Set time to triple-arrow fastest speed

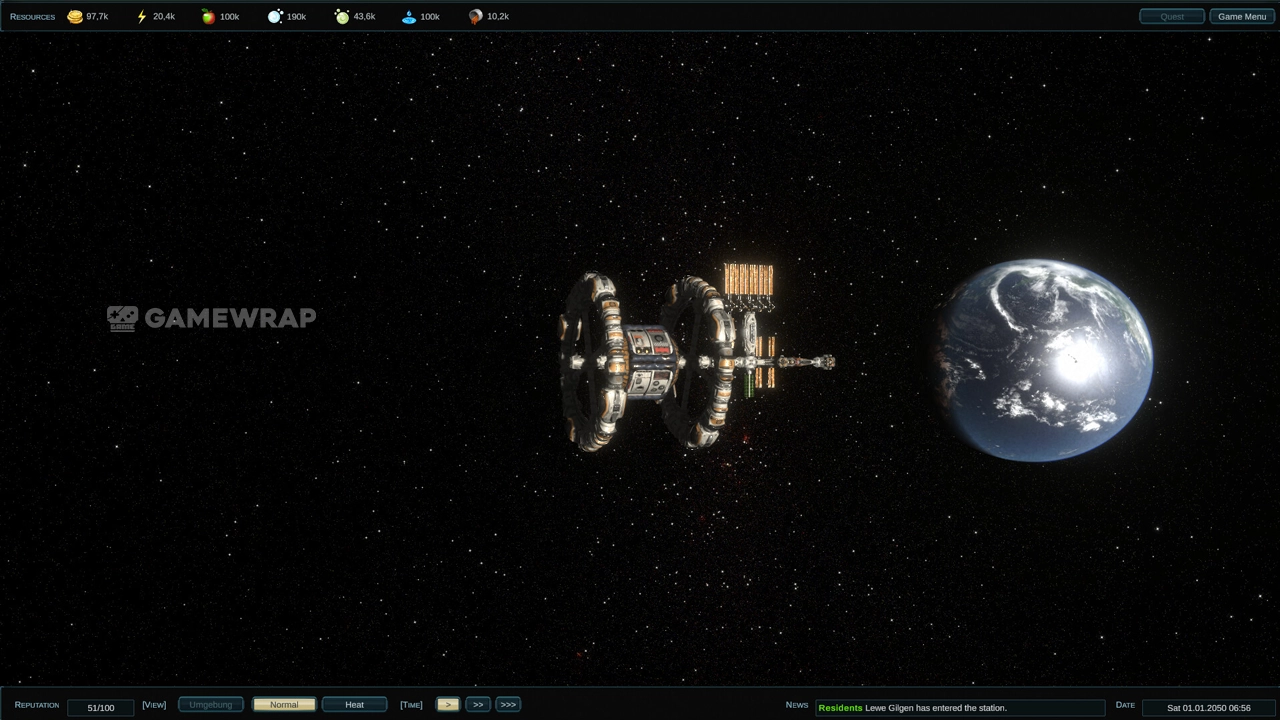coord(508,705)
